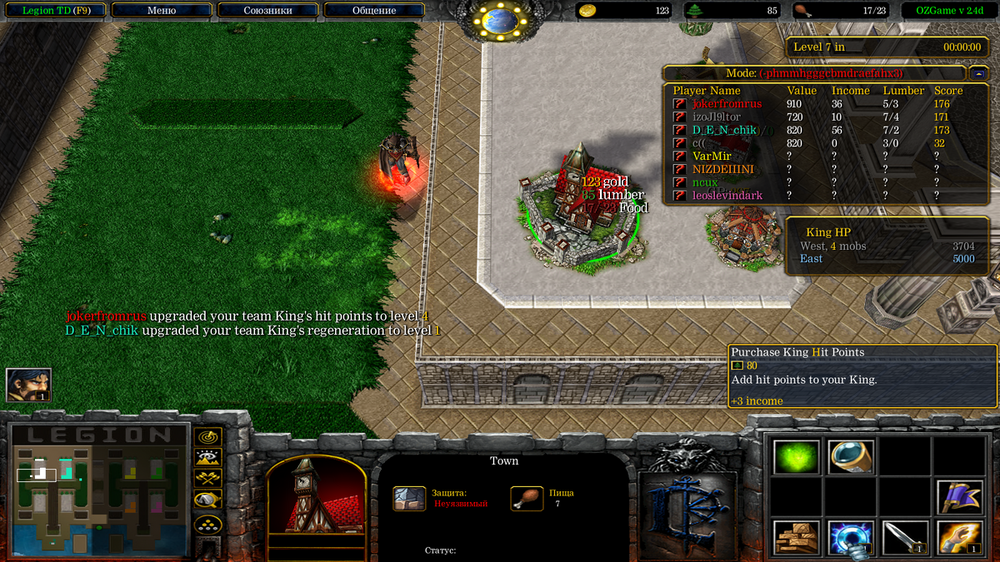1000x562 pixels.
Task: Activate the blue glowing ring upgrade
Action: click(851, 538)
